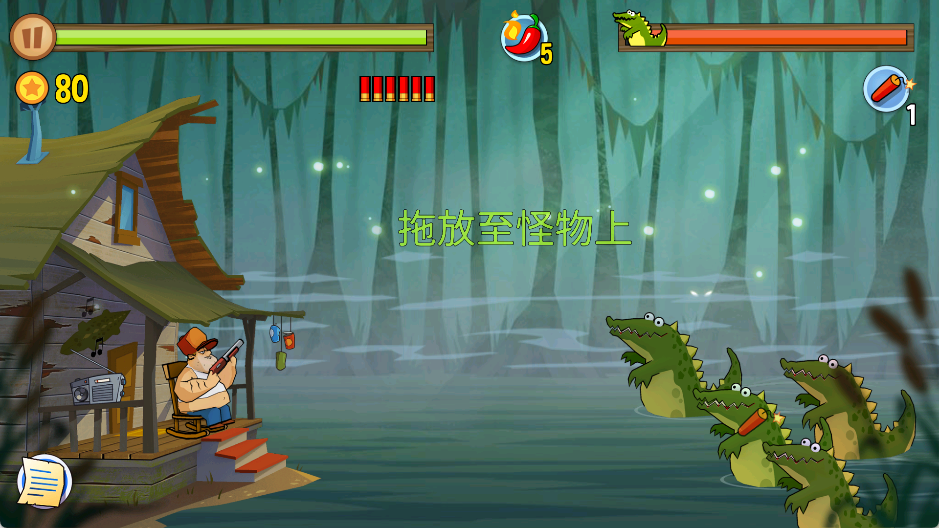This screenshot has width=939, height=528.
Task: Activate the dynamite stick power-up
Action: click(886, 89)
